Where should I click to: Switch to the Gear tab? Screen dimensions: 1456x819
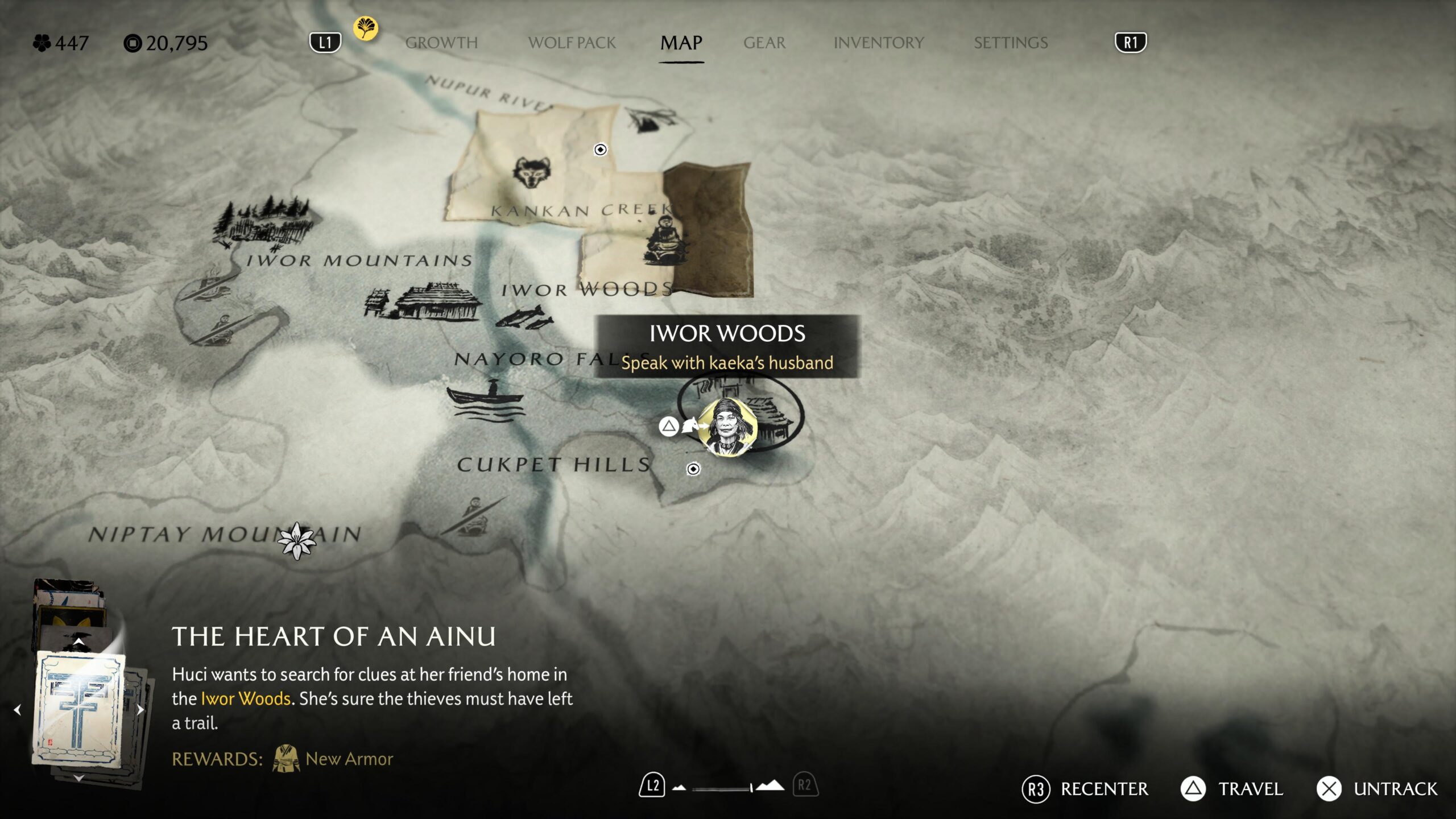click(764, 43)
